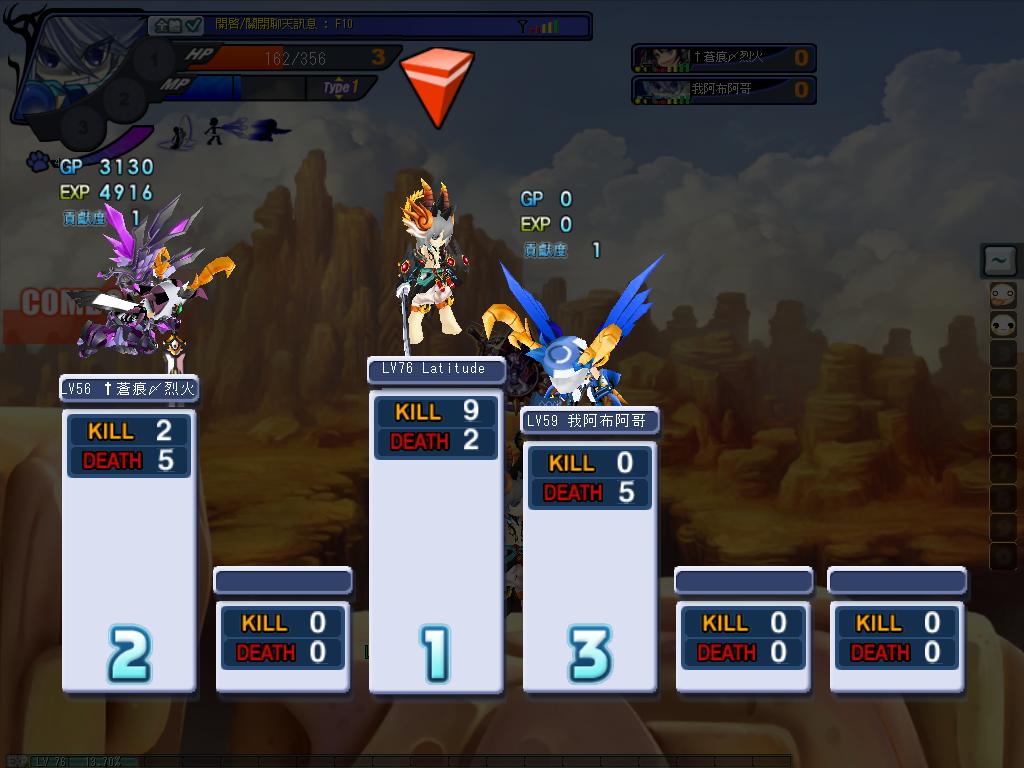1024x768 pixels.
Task: Select player 蒼痕〆烈火 in the top-right list
Action: (724, 58)
